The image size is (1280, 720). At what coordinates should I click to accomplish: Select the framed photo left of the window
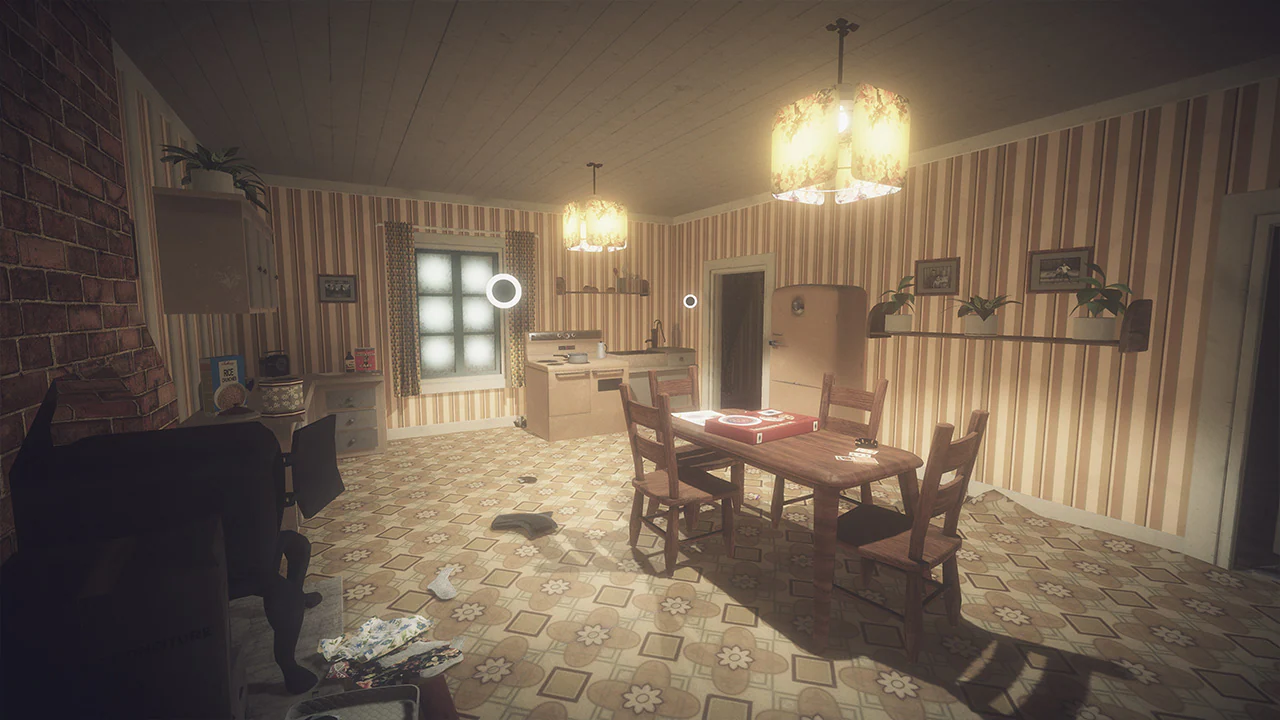tap(337, 288)
